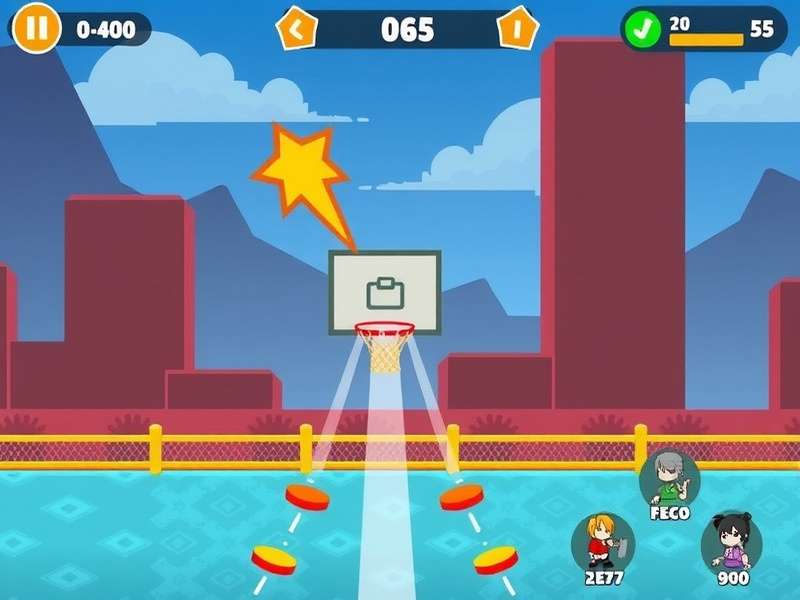
Task: Click the right orange pentagon button
Action: 517,29
